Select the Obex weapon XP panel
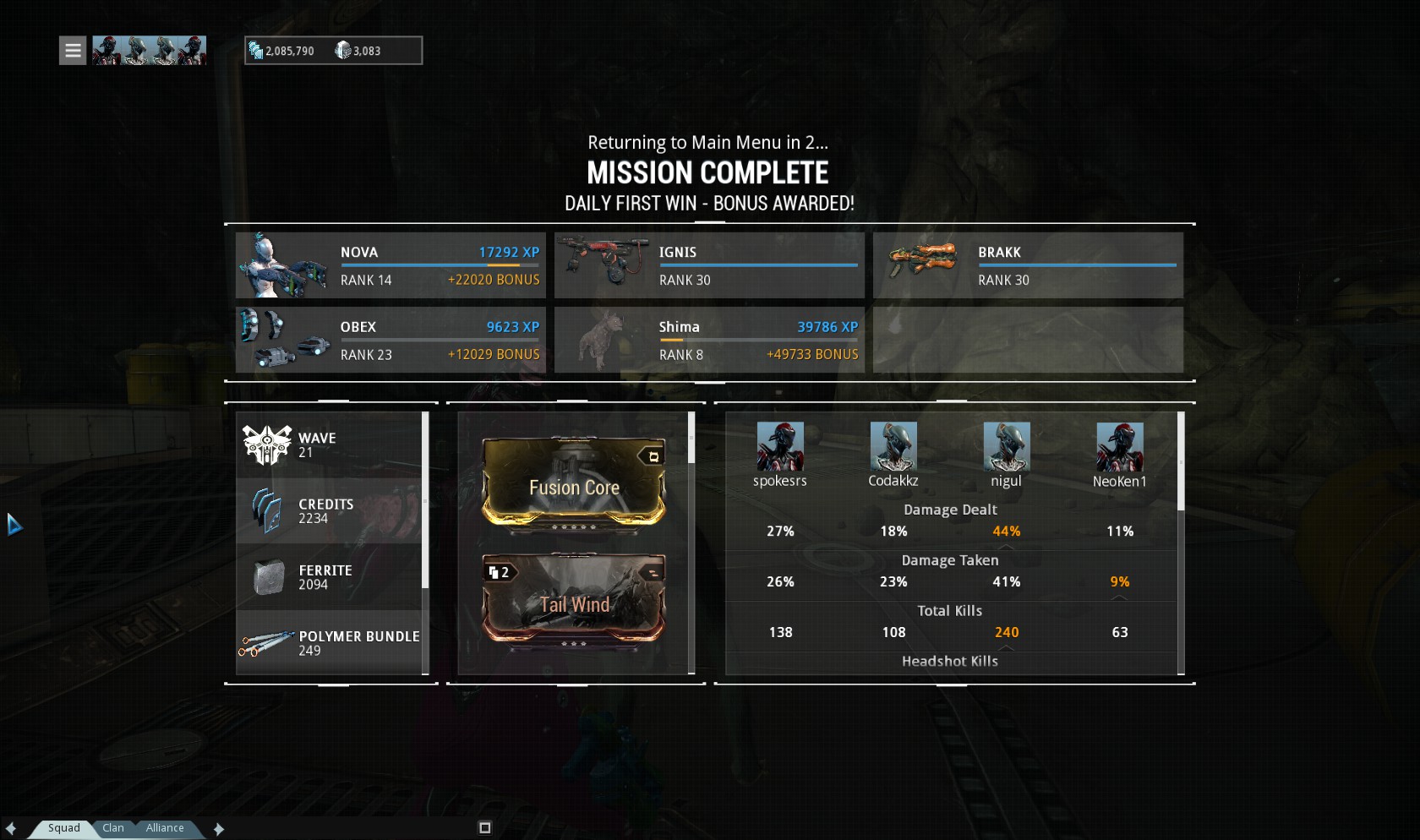This screenshot has width=1420, height=840. (x=390, y=340)
